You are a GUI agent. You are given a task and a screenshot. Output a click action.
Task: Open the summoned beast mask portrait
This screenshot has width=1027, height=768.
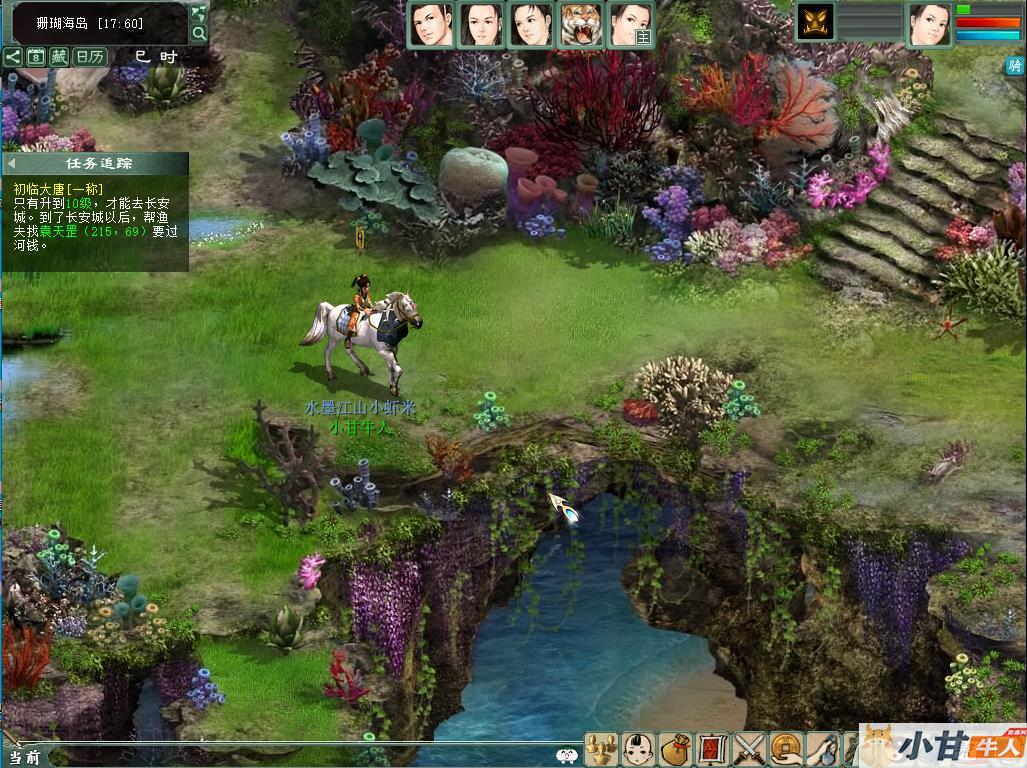[x=815, y=22]
